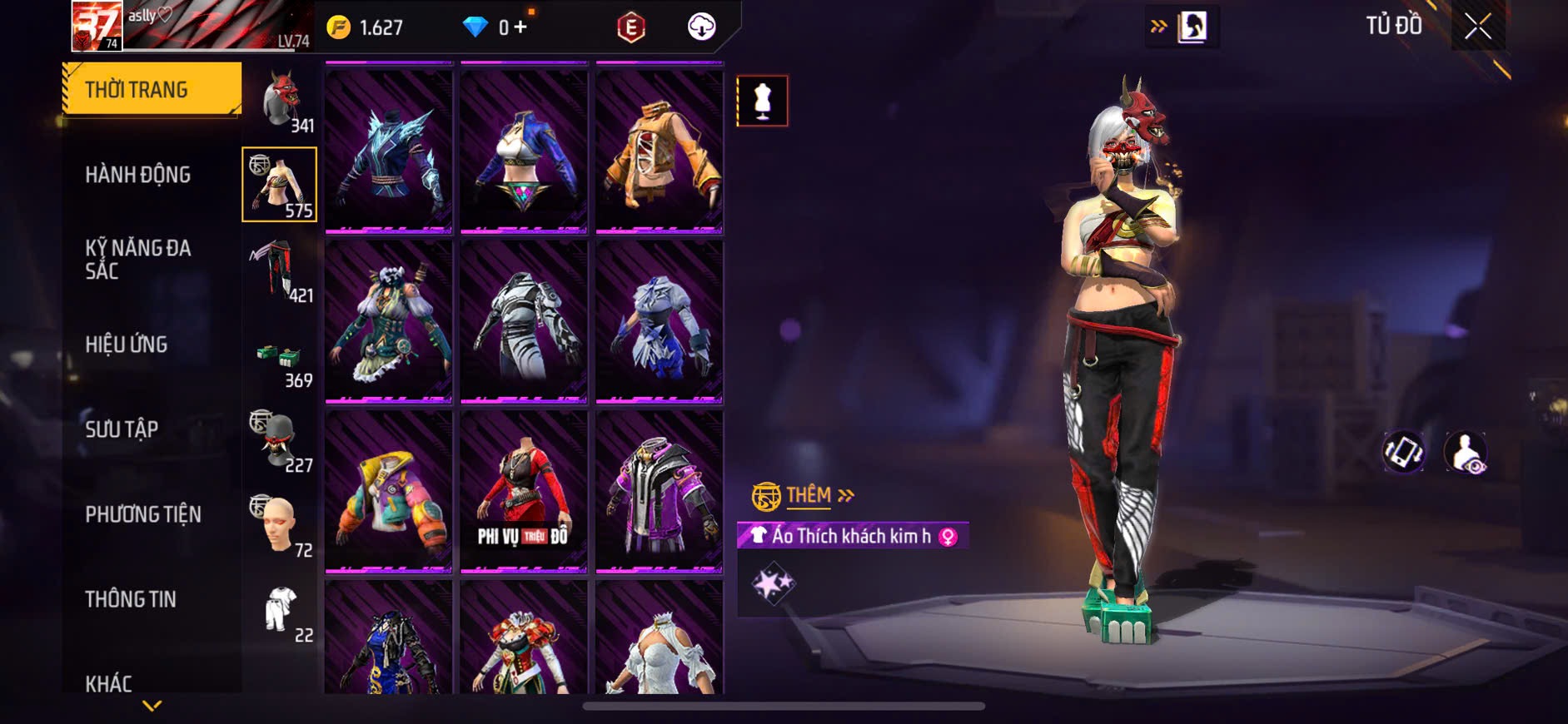Go to the Sưu Tập section
This screenshot has height=724, width=1568.
(x=122, y=429)
